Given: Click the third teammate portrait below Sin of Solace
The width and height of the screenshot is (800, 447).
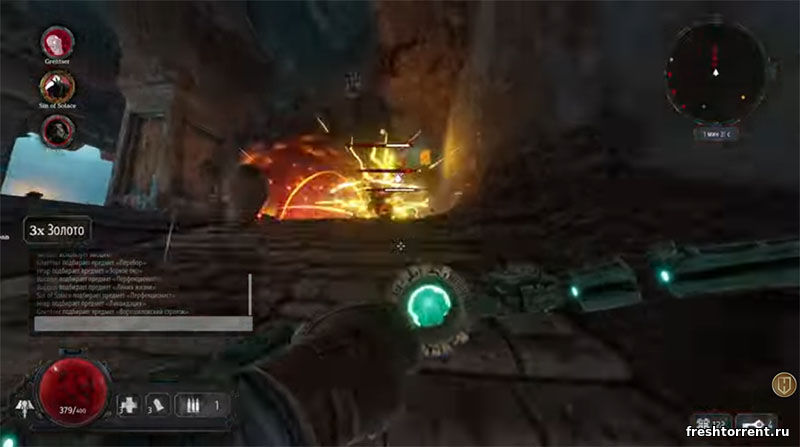Looking at the screenshot, I should coord(58,128).
